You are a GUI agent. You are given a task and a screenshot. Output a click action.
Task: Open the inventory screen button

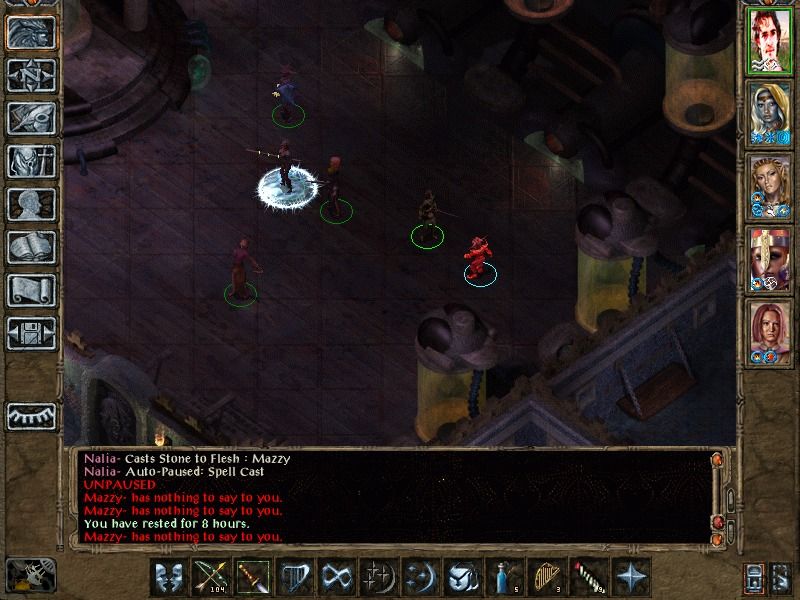[x=31, y=161]
